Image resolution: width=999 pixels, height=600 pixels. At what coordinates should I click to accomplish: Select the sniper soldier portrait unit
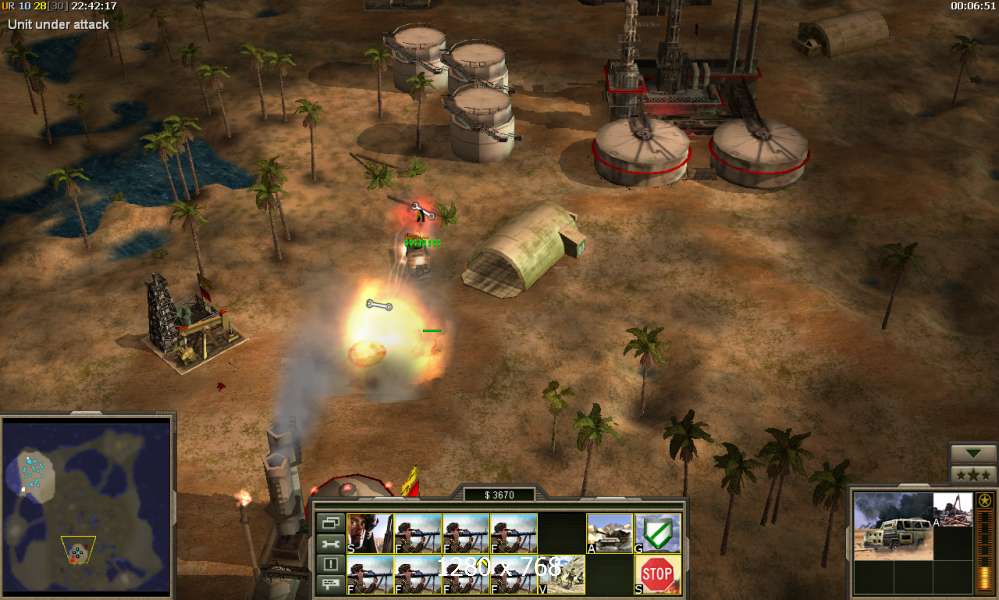(369, 533)
